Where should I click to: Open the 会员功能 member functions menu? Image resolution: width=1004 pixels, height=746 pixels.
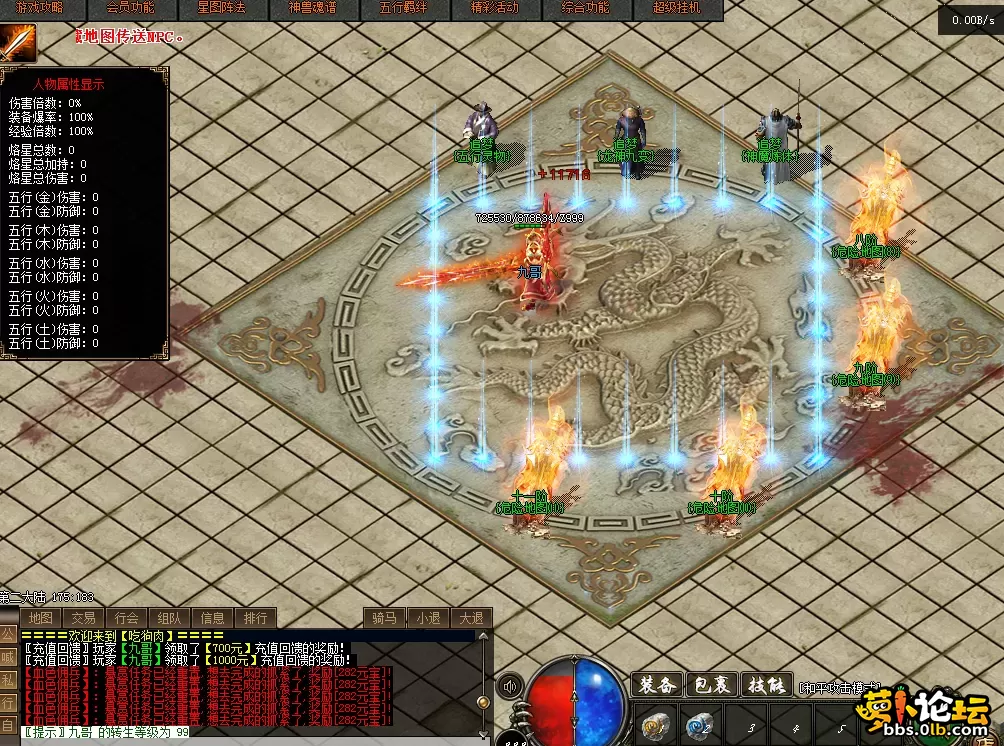(x=130, y=8)
